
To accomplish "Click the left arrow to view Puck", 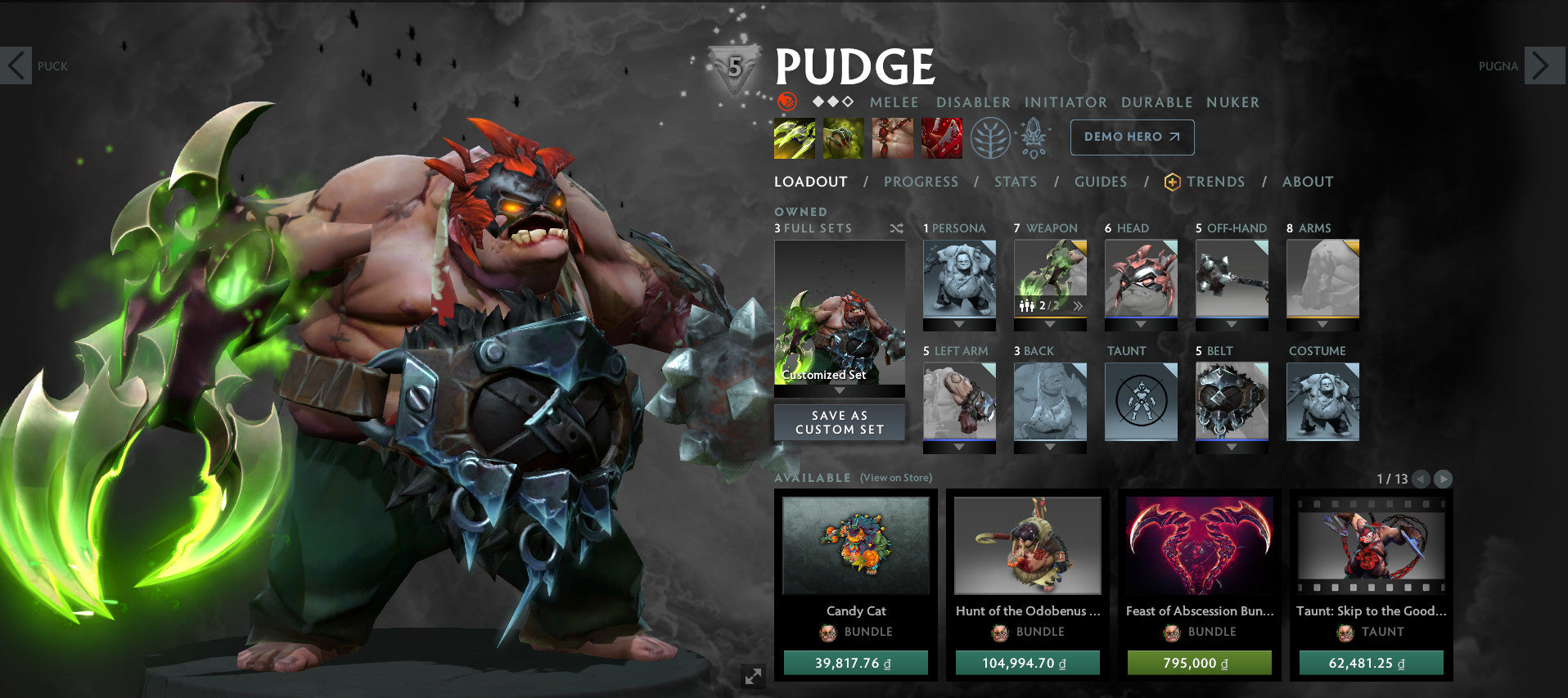I will [16, 65].
